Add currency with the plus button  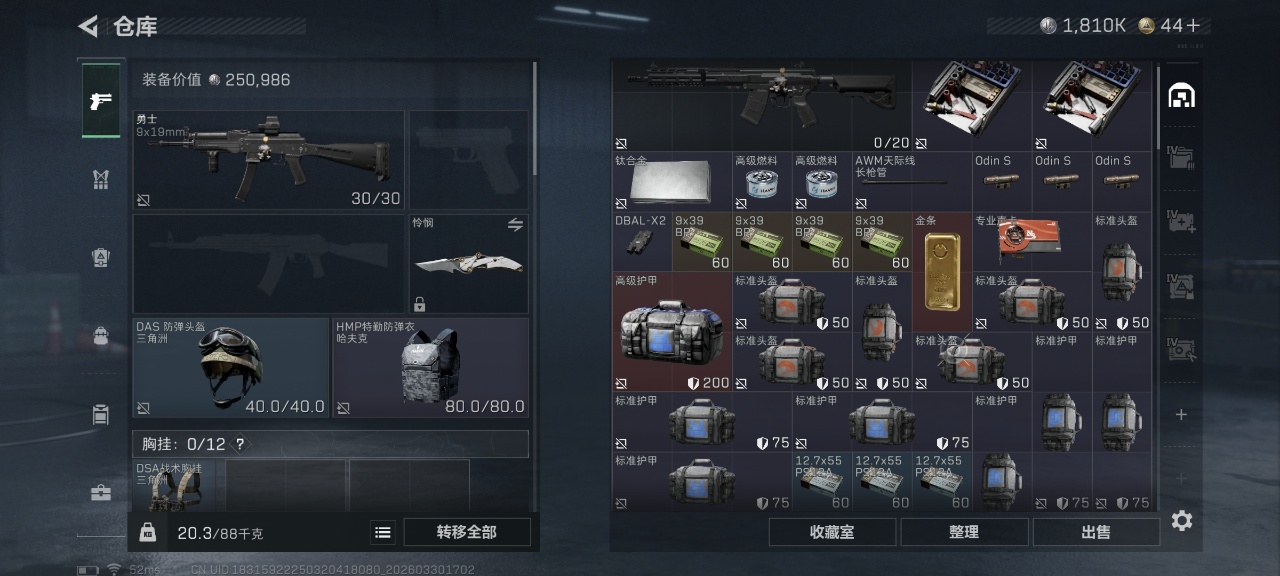(x=1193, y=26)
